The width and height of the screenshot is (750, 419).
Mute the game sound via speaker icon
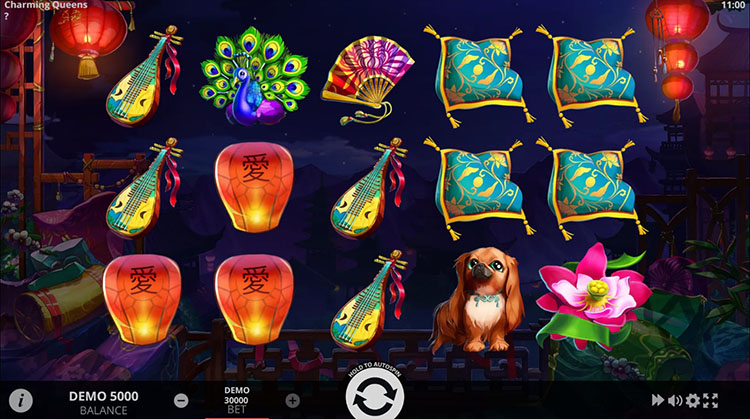675,400
